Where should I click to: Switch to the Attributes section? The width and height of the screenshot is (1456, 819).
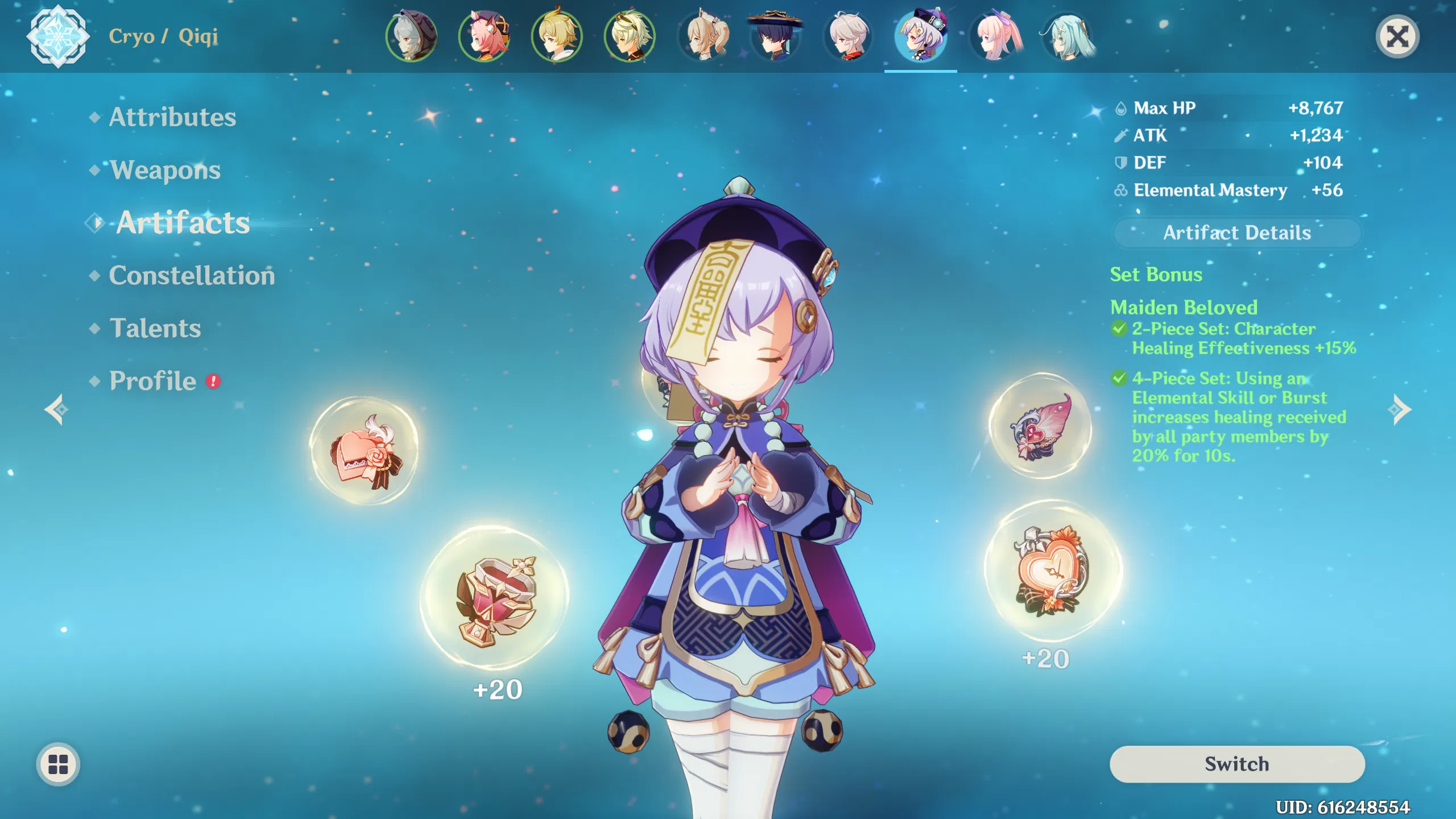(171, 118)
